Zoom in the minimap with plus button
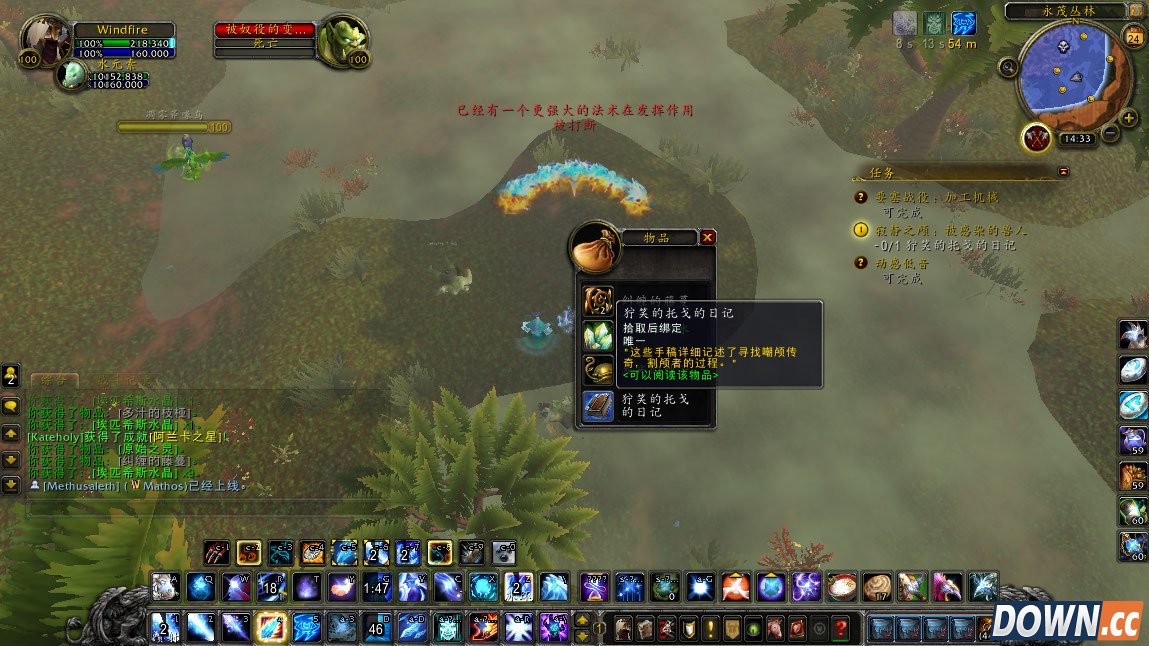Image resolution: width=1149 pixels, height=646 pixels. tap(1130, 118)
